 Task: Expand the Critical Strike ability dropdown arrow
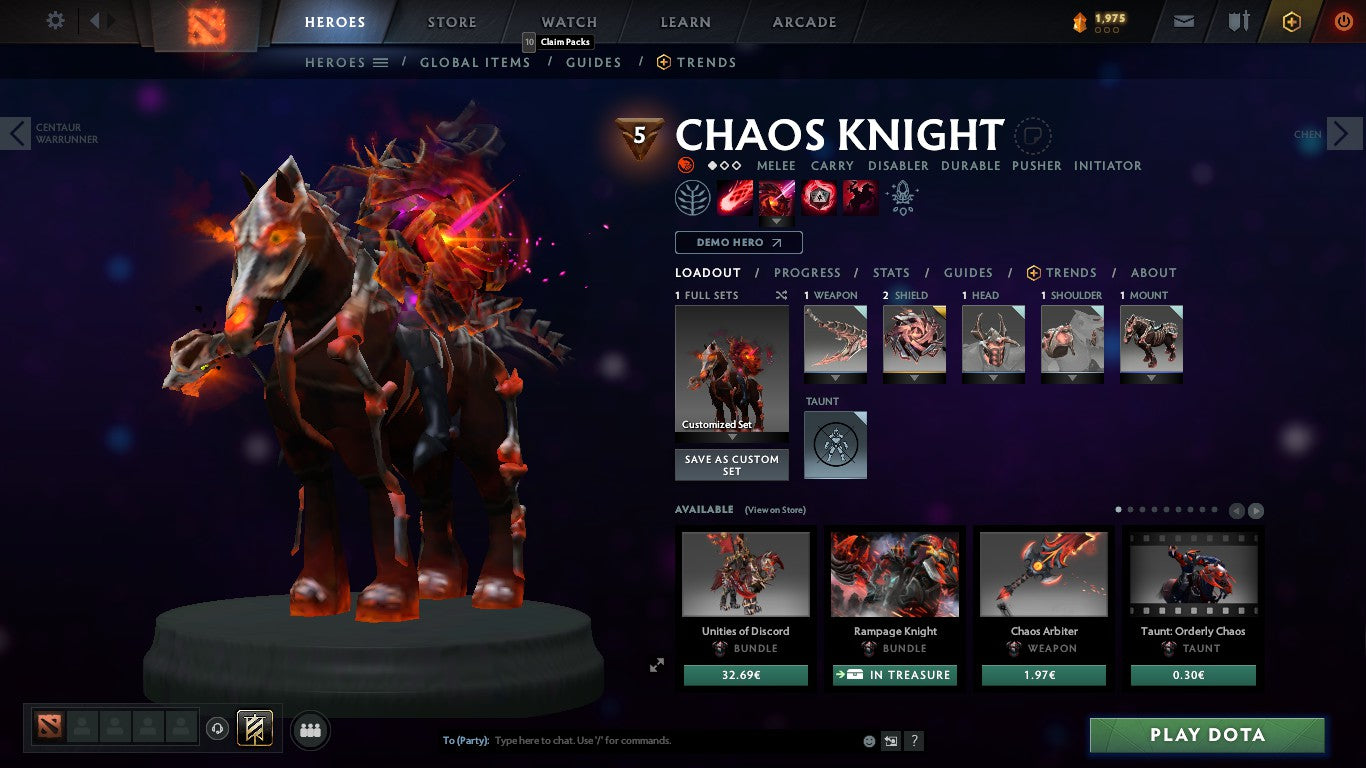click(x=777, y=221)
